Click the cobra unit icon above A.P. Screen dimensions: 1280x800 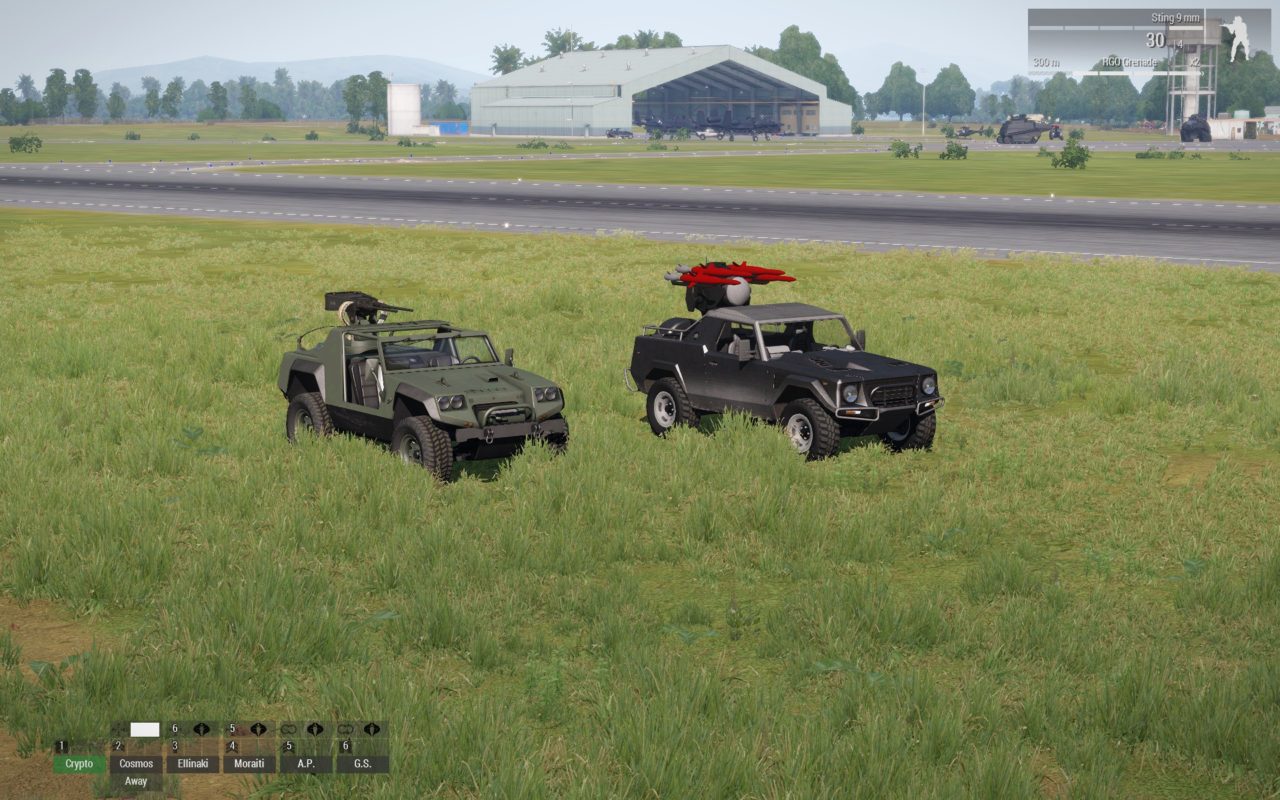[314, 729]
